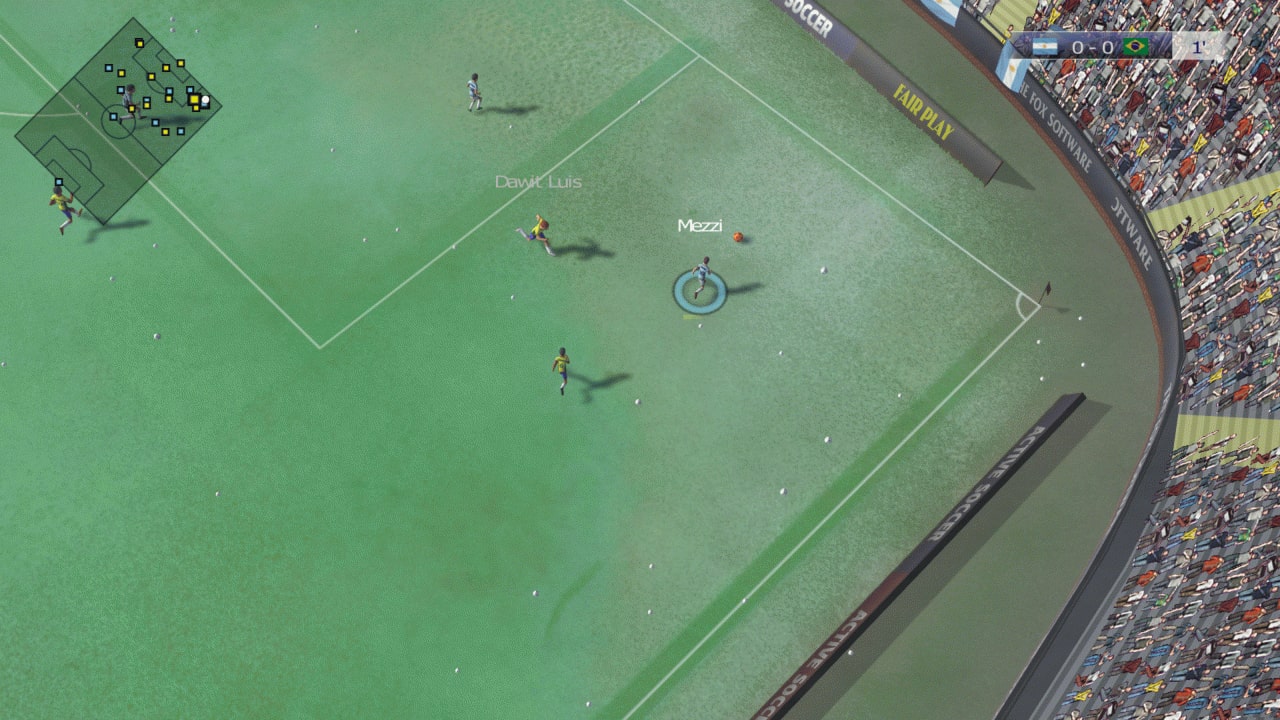The width and height of the screenshot is (1280, 720).
Task: Select a yellow Brazil marker near the center circle
Action: 132,109
